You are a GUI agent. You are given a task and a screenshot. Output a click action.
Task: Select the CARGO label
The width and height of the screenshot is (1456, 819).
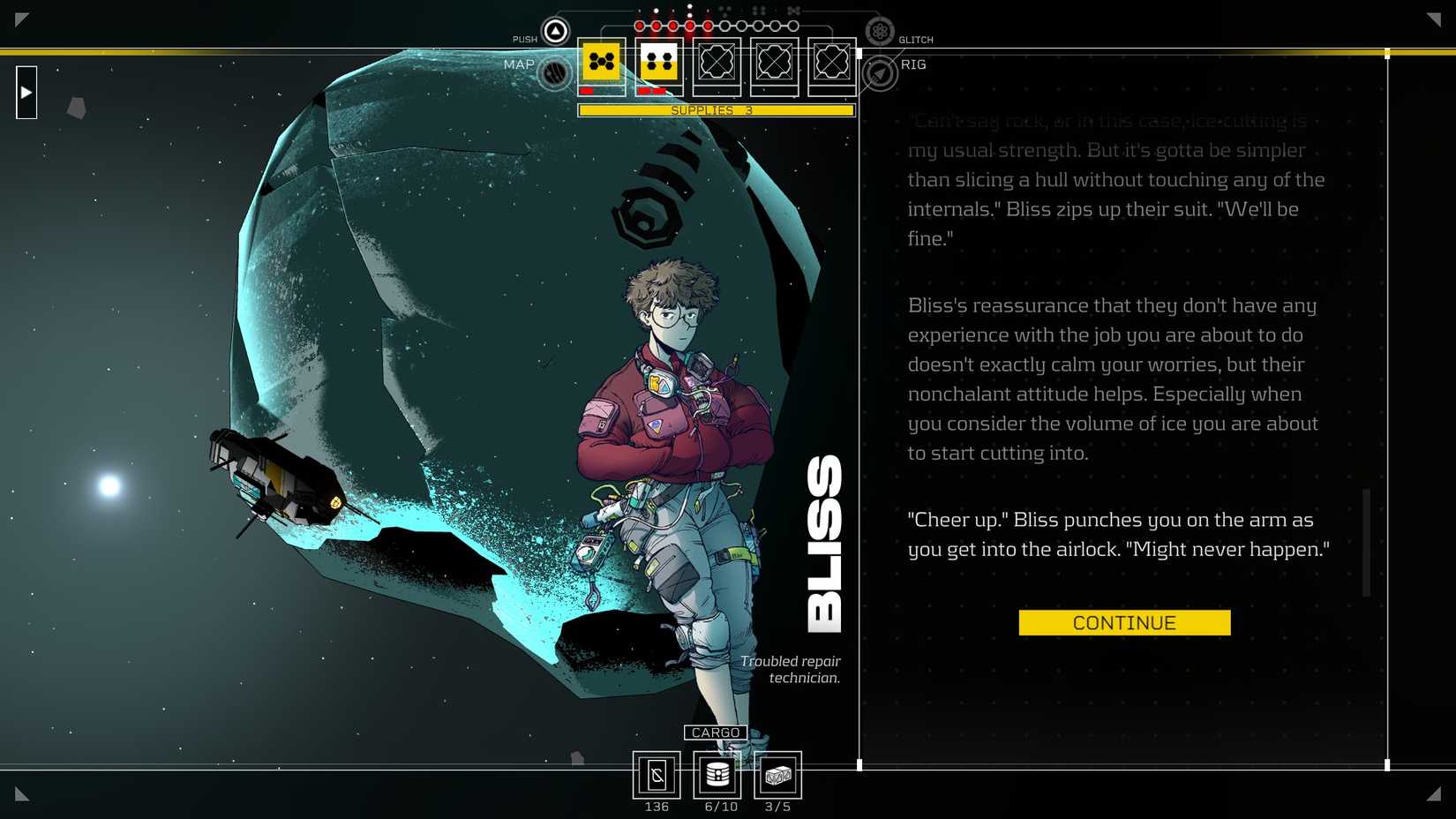point(715,733)
